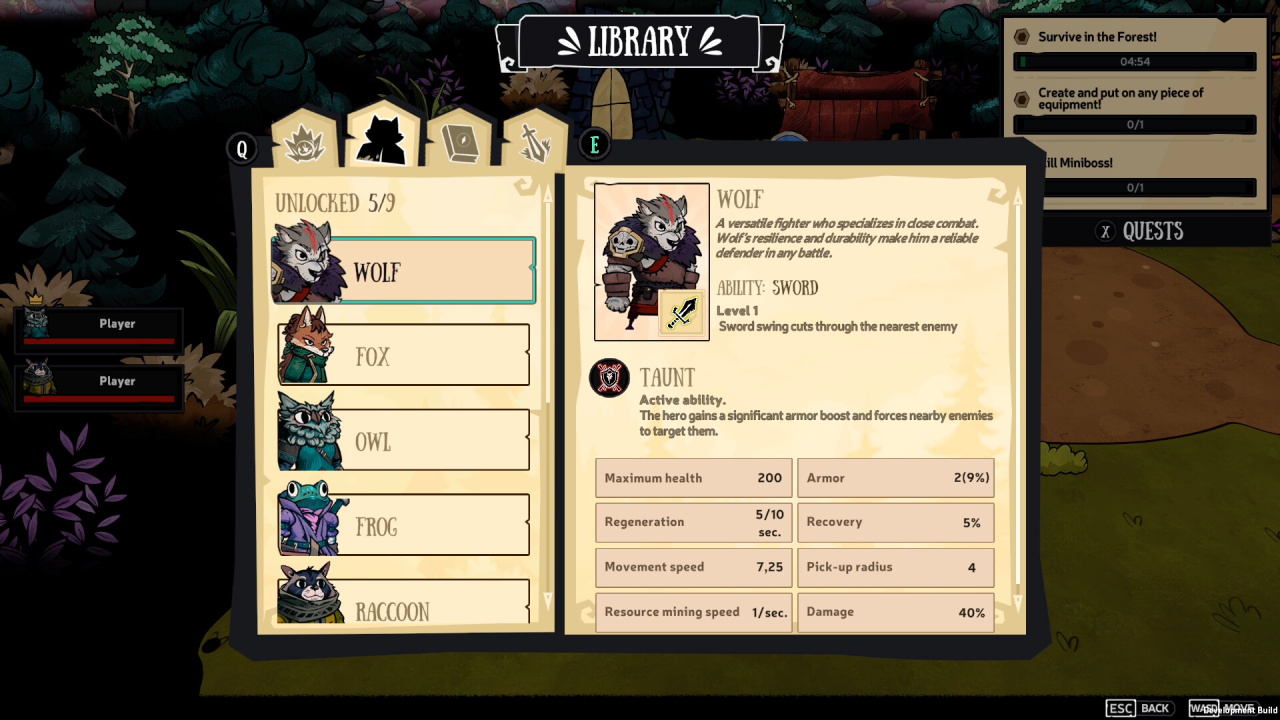Viewport: 1280px width, 720px height.
Task: Click the hero list scrollbar
Action: 547,400
